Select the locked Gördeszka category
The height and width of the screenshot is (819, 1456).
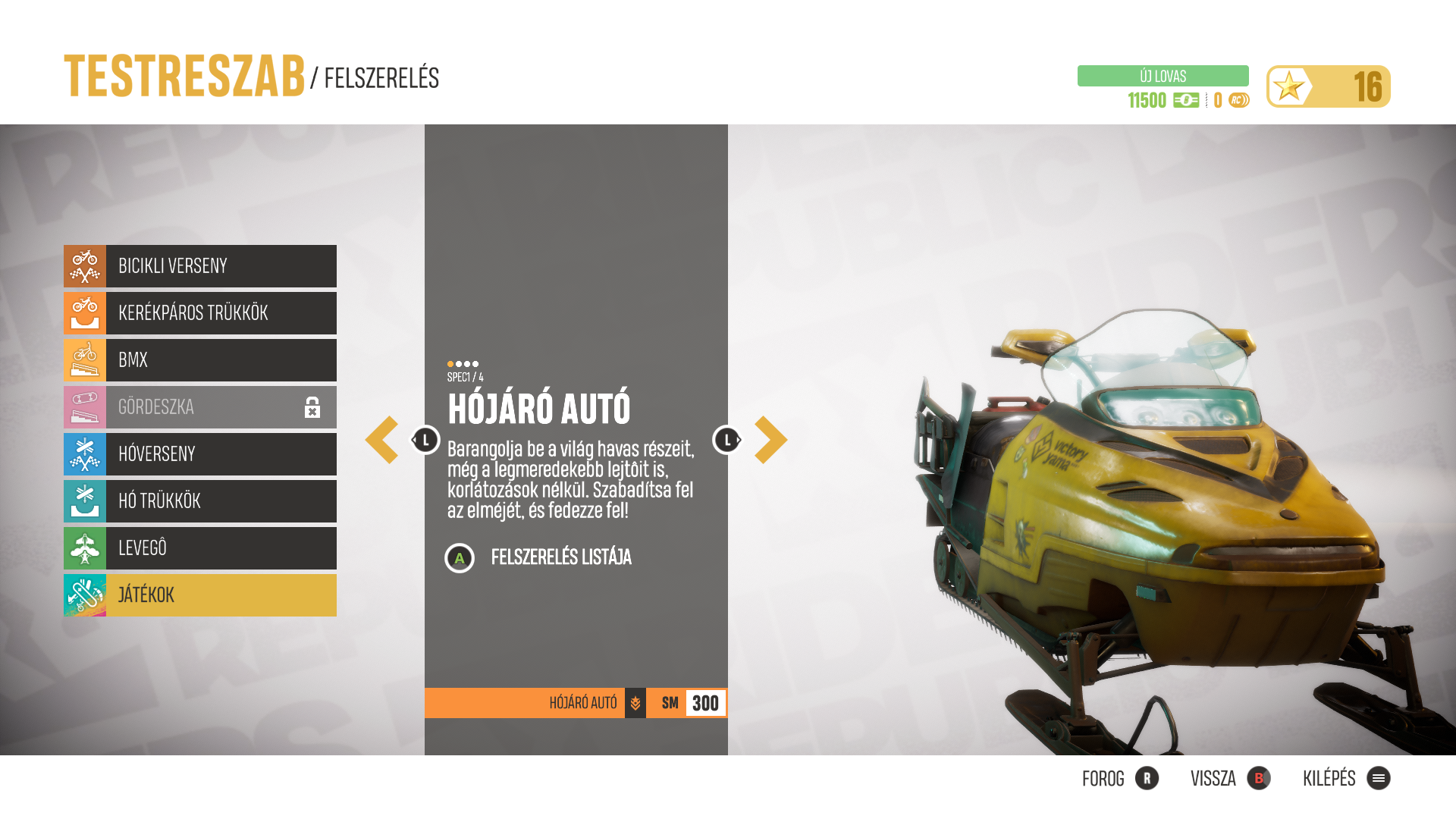(200, 407)
